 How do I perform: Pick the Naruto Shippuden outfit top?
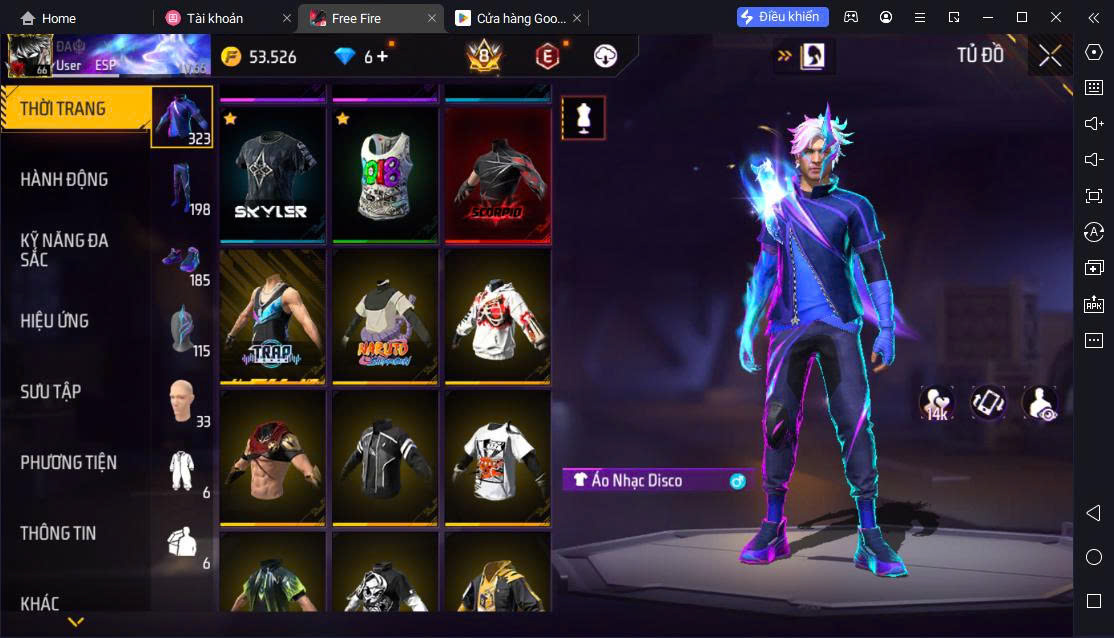point(385,315)
